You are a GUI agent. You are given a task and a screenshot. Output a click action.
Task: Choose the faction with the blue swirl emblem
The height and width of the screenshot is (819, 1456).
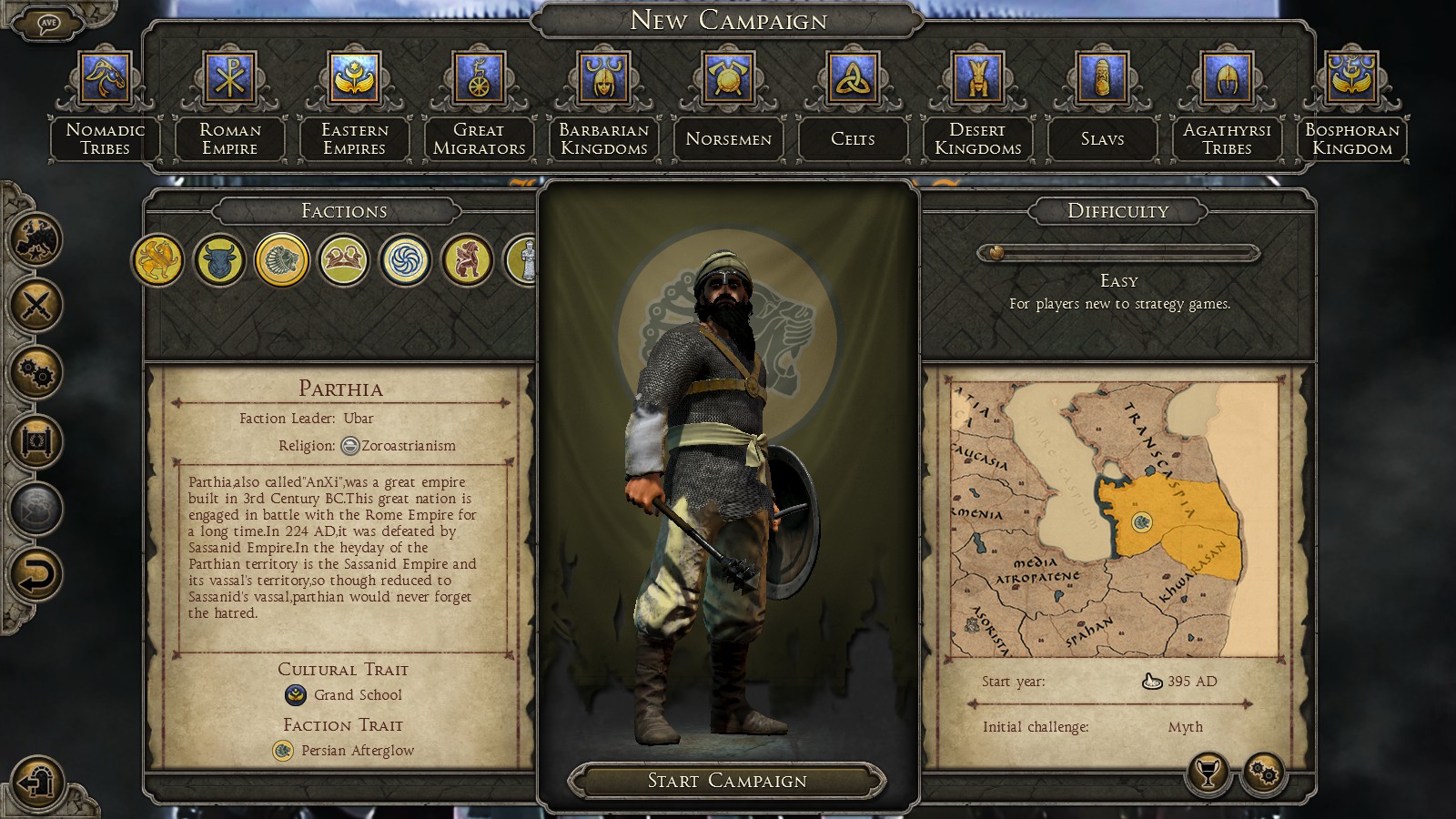pyautogui.click(x=406, y=260)
